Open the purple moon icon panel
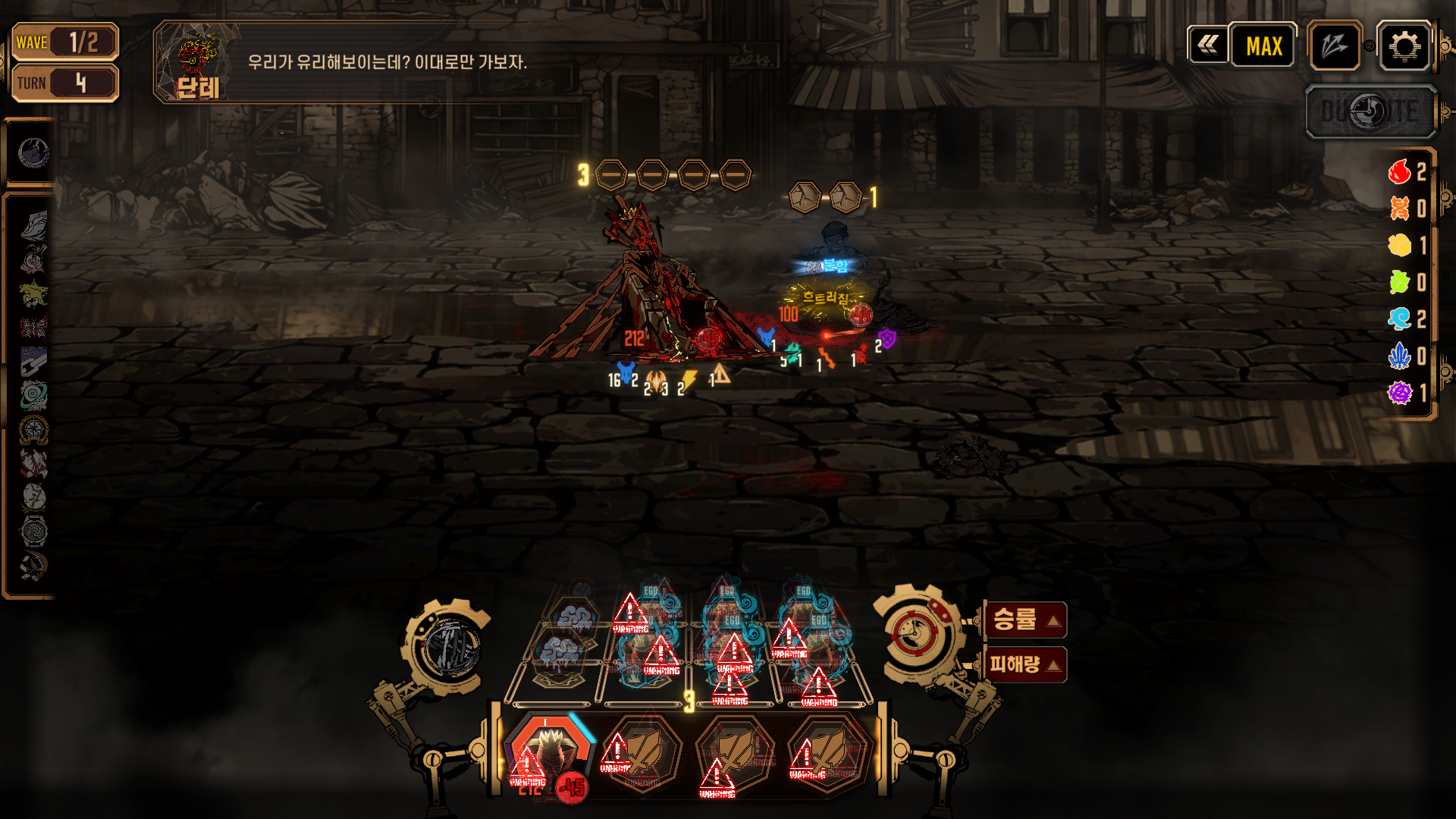Image resolution: width=1456 pixels, height=819 pixels. tap(33, 153)
